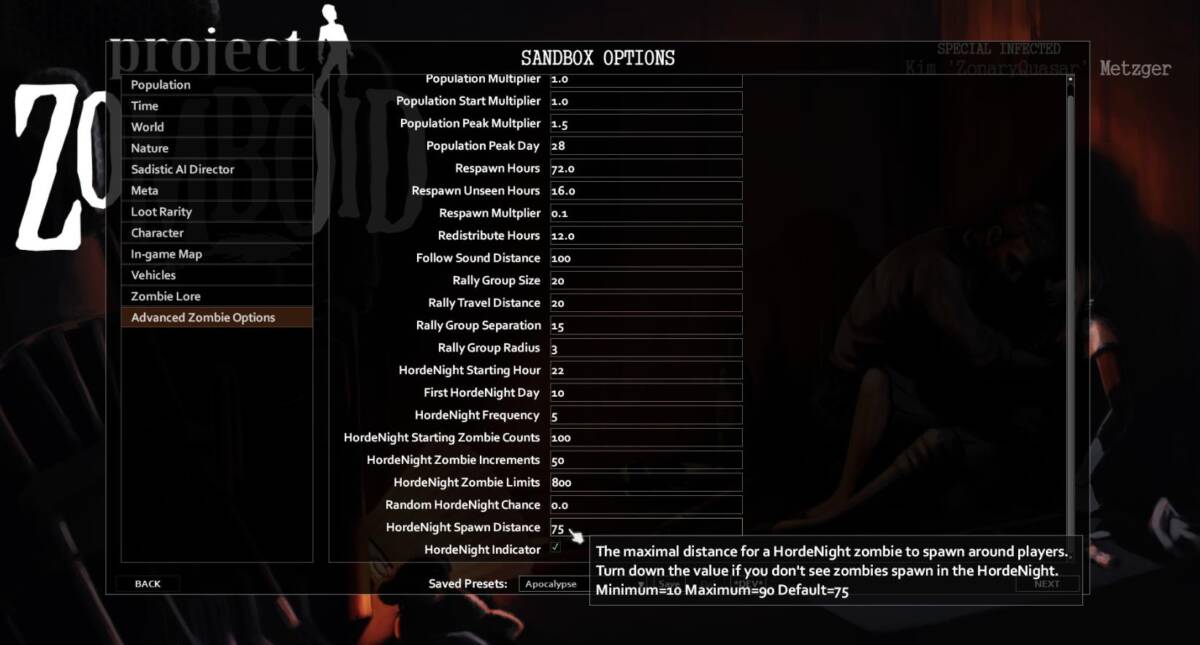1200x645 pixels.
Task: Select the World category
Action: pyautogui.click(x=216, y=127)
